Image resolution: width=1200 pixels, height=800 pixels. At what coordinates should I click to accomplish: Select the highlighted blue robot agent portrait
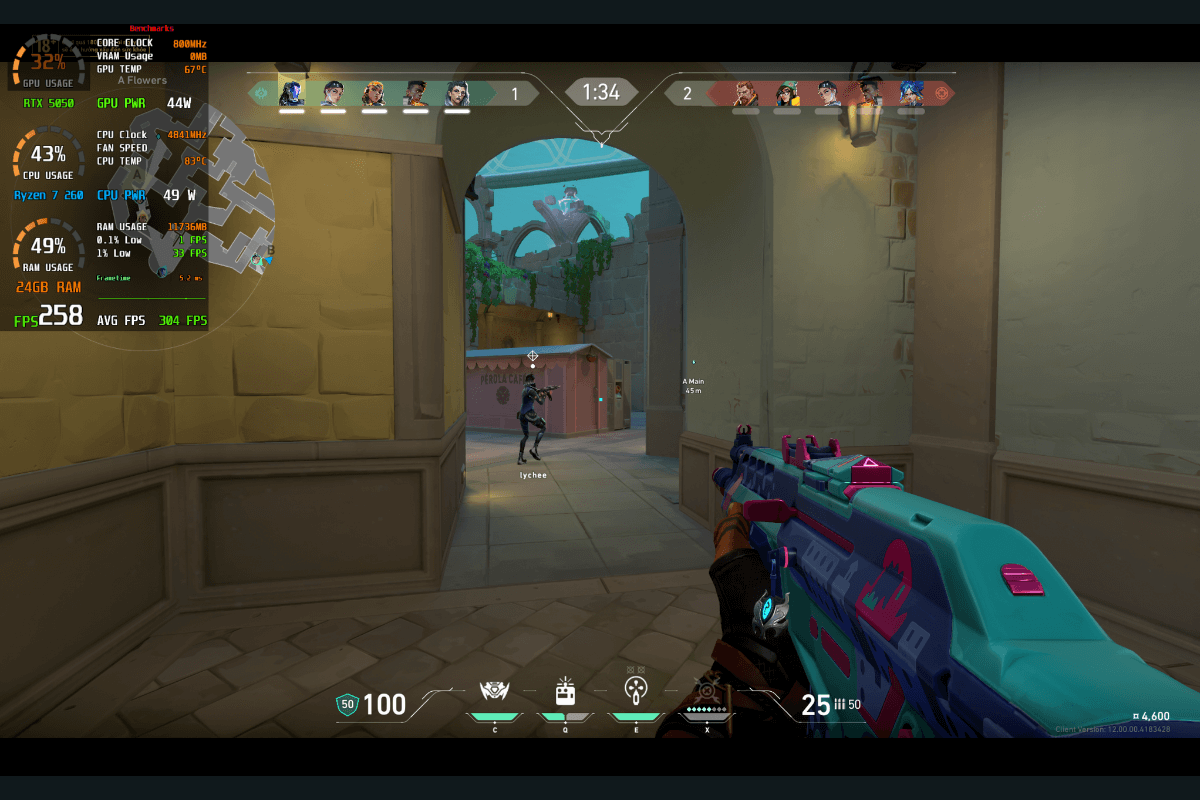click(x=291, y=93)
